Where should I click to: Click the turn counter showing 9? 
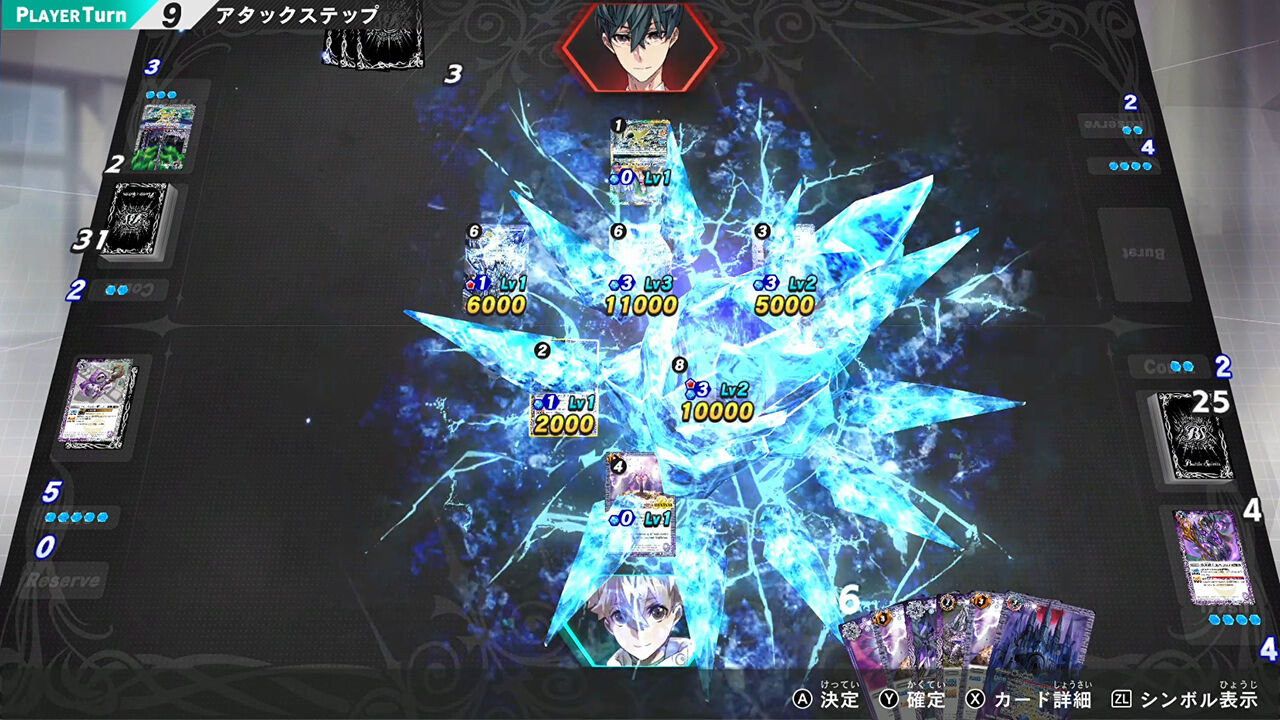168,14
